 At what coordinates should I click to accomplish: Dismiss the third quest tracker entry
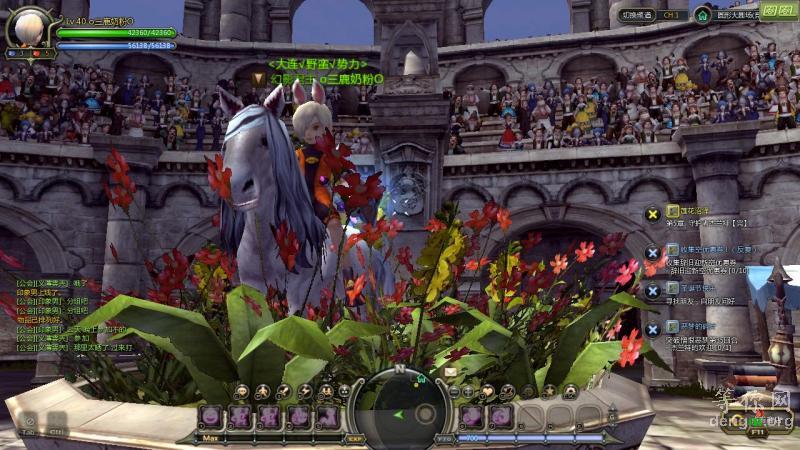(x=652, y=290)
